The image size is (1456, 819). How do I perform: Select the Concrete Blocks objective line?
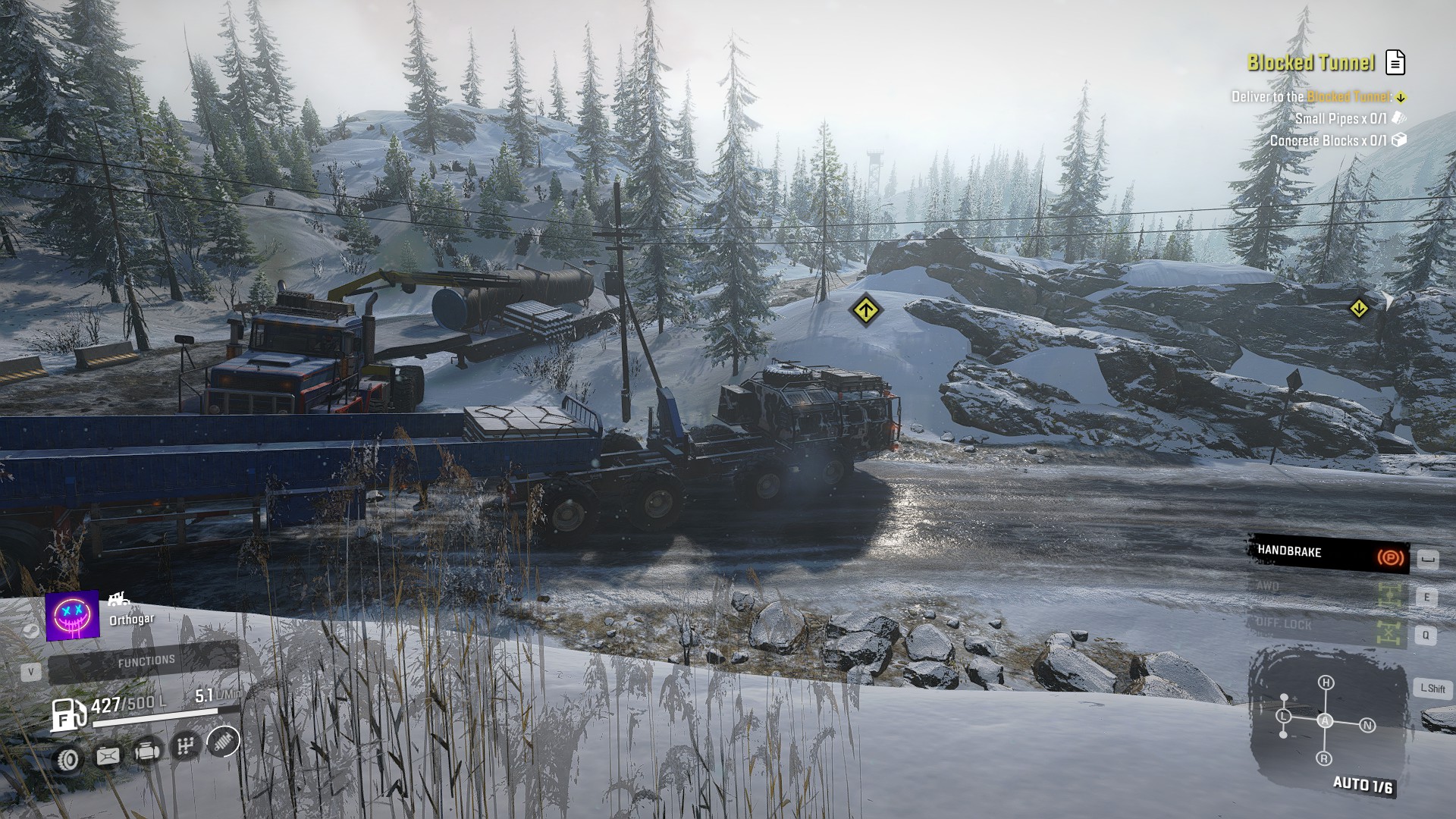pos(1329,141)
